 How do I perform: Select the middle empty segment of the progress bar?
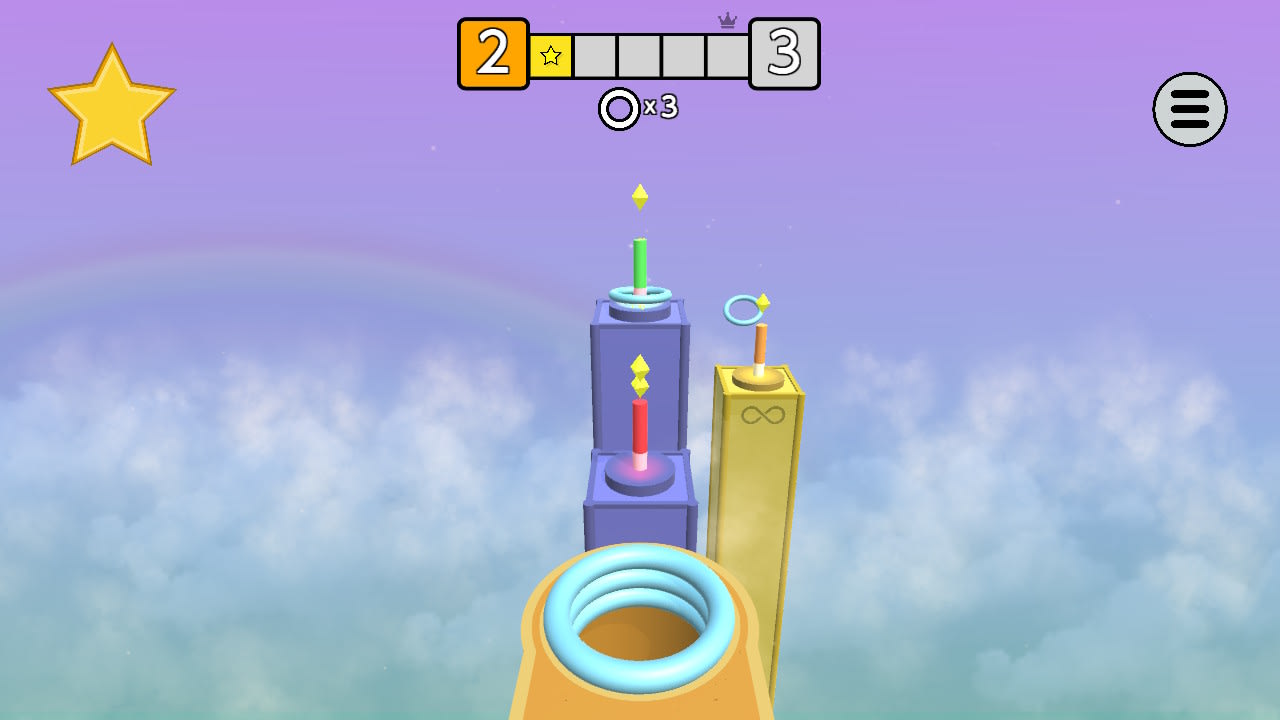(x=640, y=57)
